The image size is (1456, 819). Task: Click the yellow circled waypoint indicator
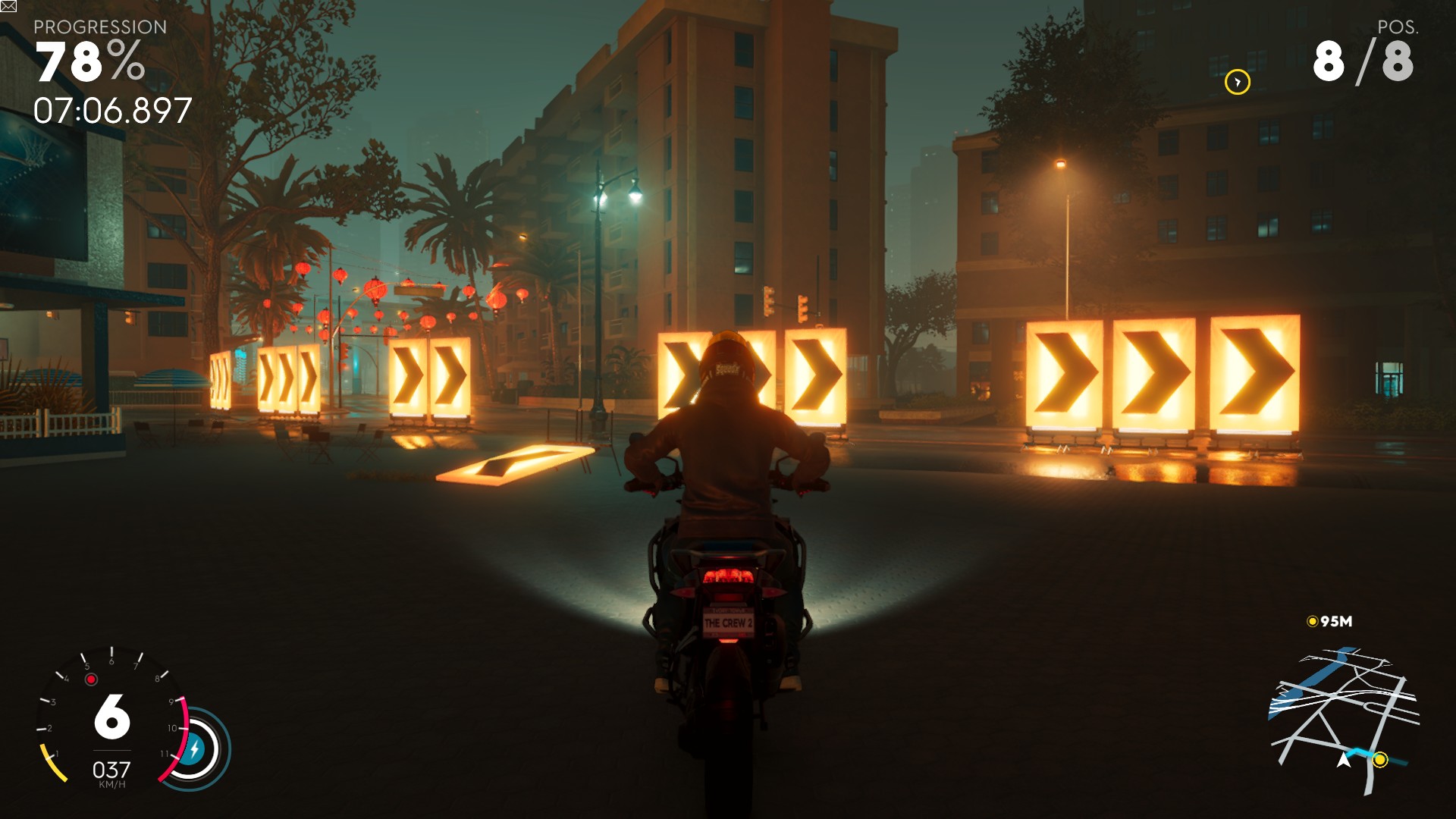(1237, 82)
